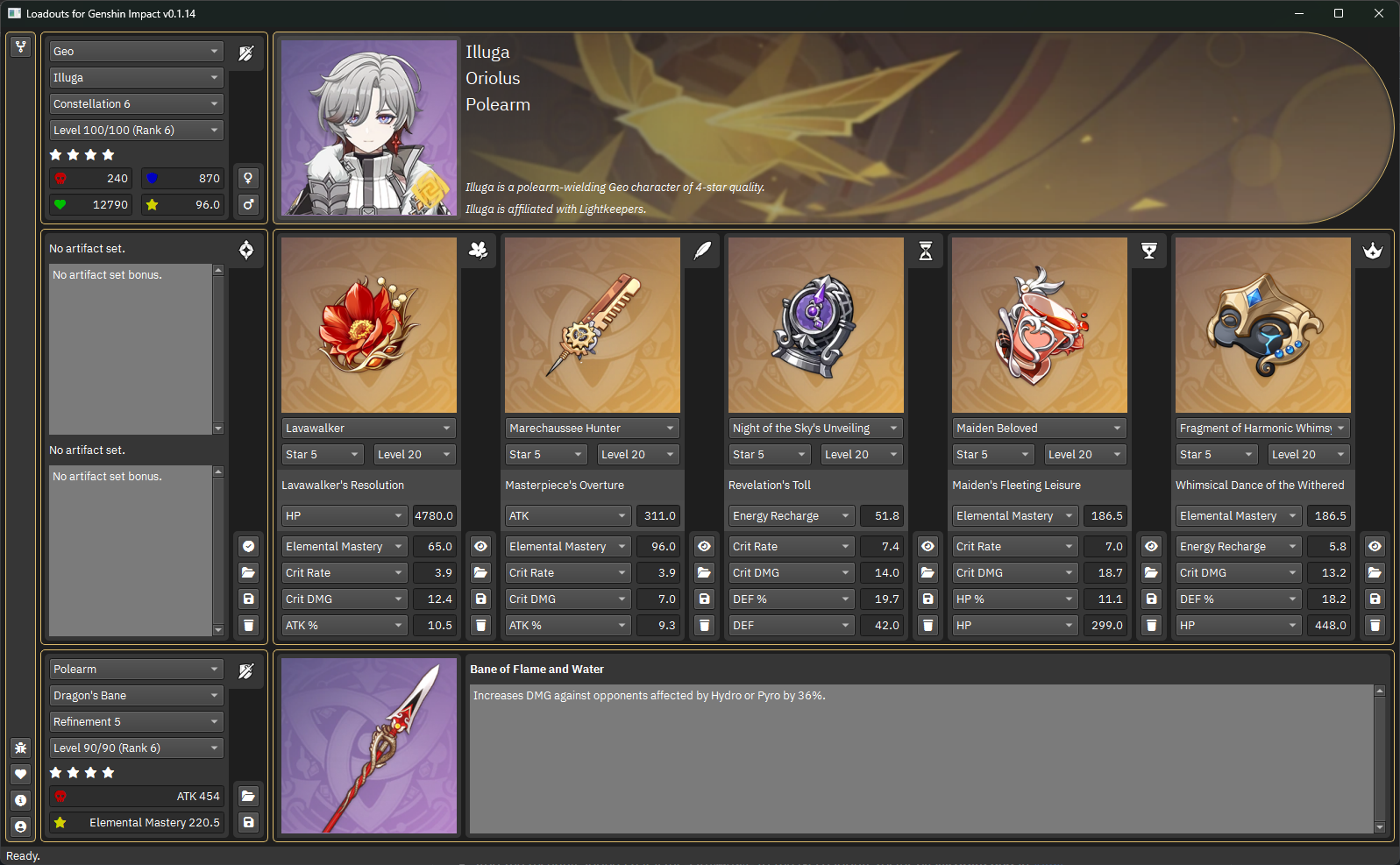This screenshot has height=865, width=1400.
Task: Click the Lavawalker flower artifact image
Action: 369,325
